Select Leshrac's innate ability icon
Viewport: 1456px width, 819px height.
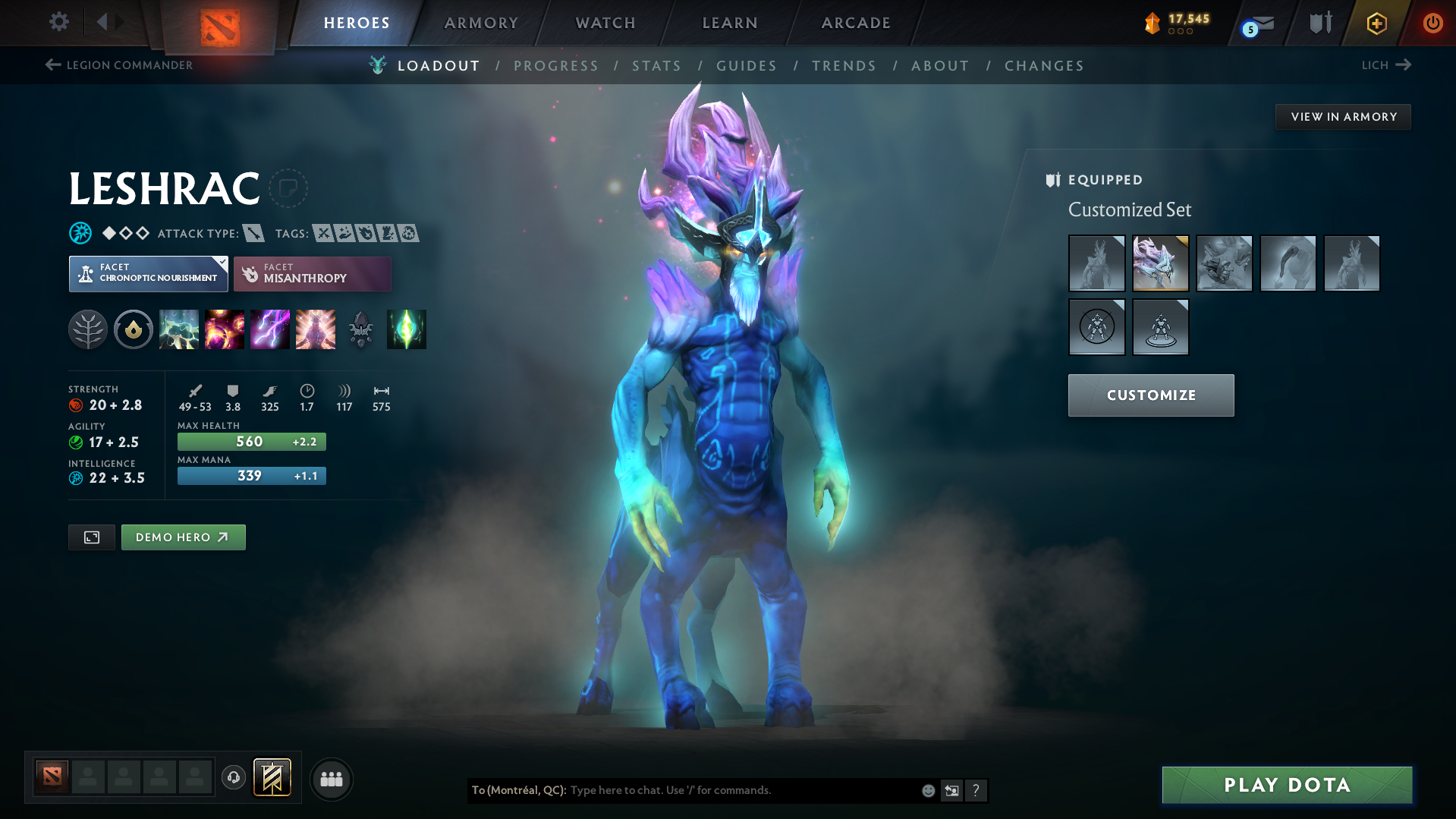click(x=134, y=329)
